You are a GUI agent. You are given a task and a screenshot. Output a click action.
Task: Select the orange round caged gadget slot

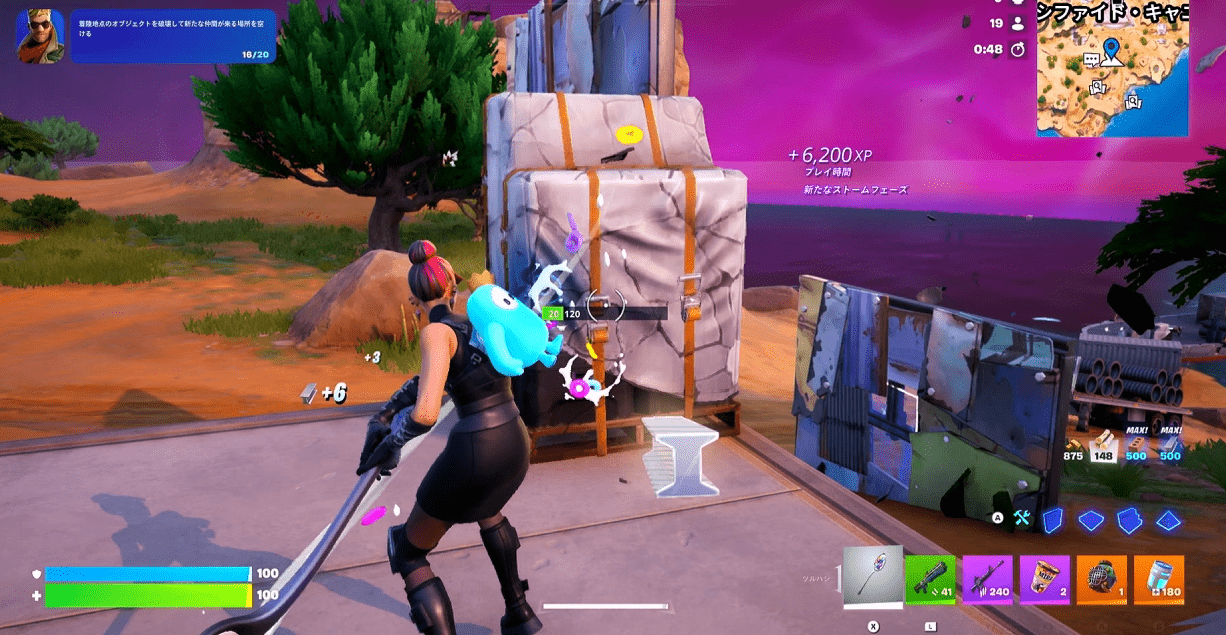click(x=1102, y=580)
